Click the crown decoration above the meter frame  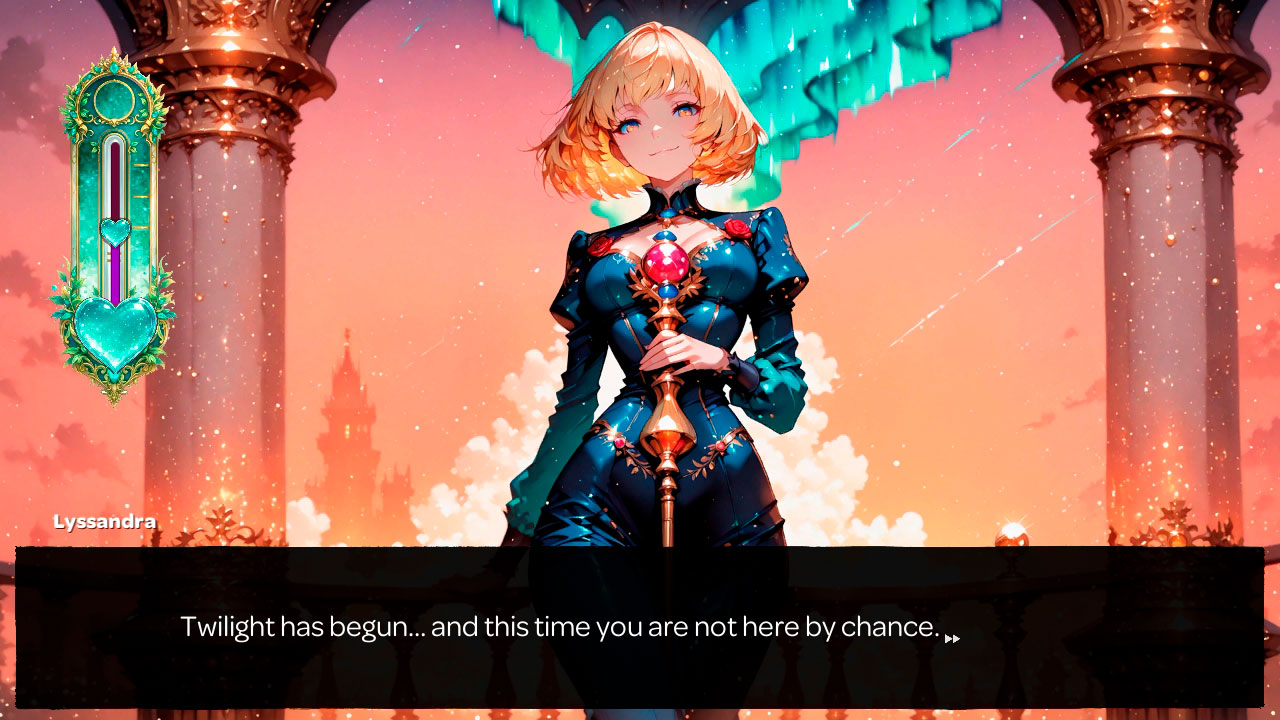[x=114, y=60]
